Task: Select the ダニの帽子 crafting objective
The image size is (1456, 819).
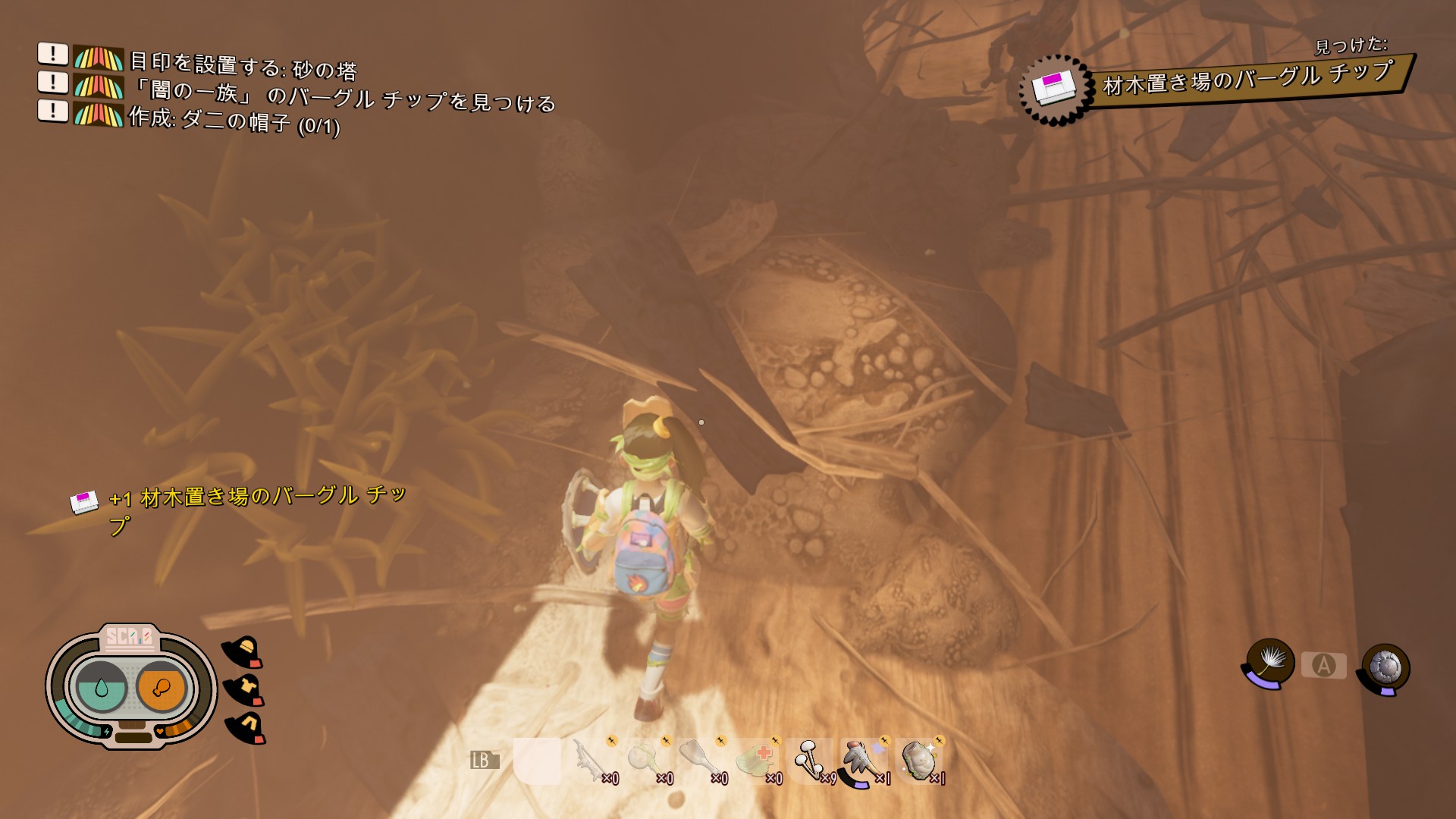Action: click(x=234, y=120)
